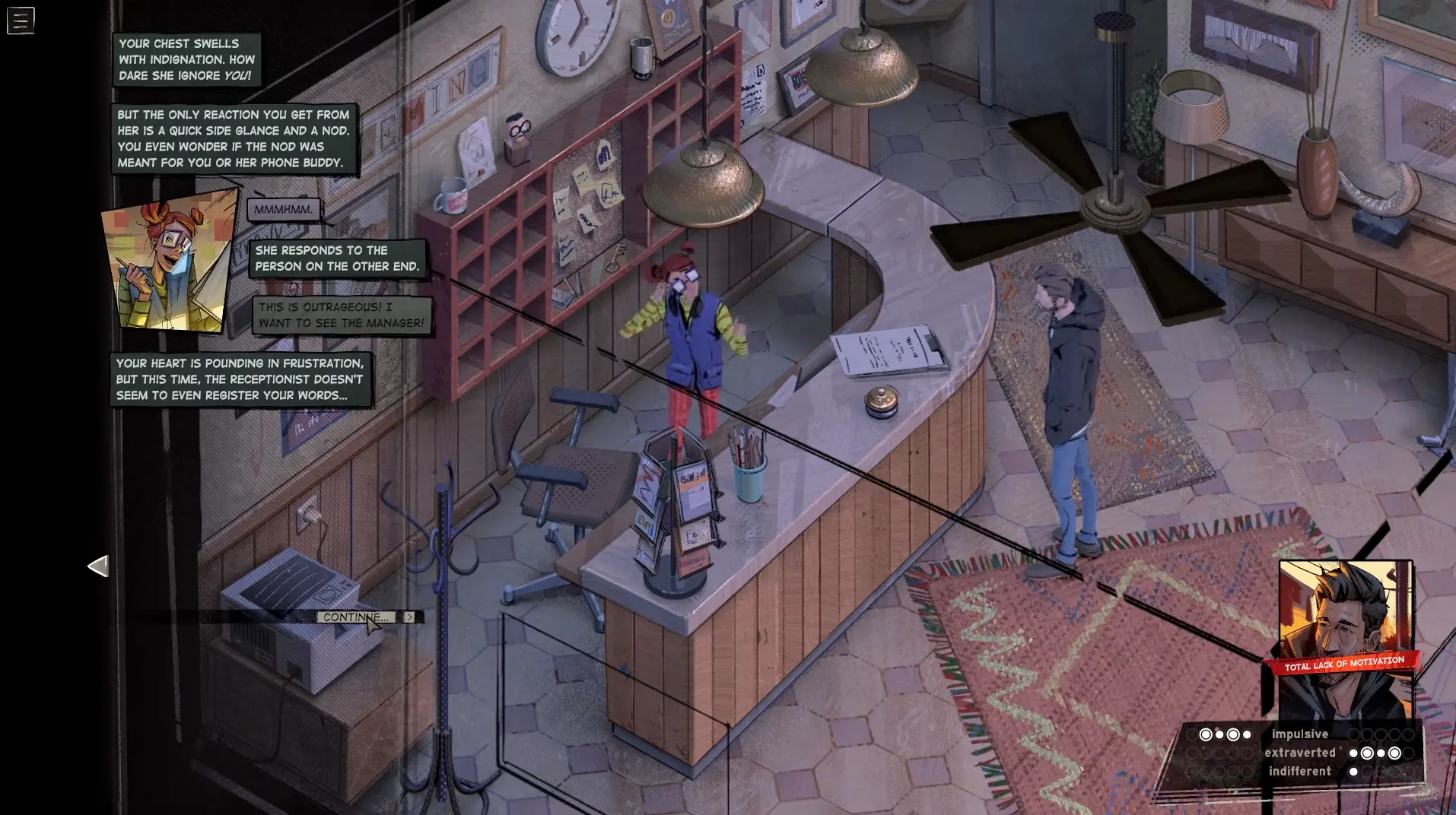
Task: Click the receptionist's comic portrait
Action: [169, 262]
